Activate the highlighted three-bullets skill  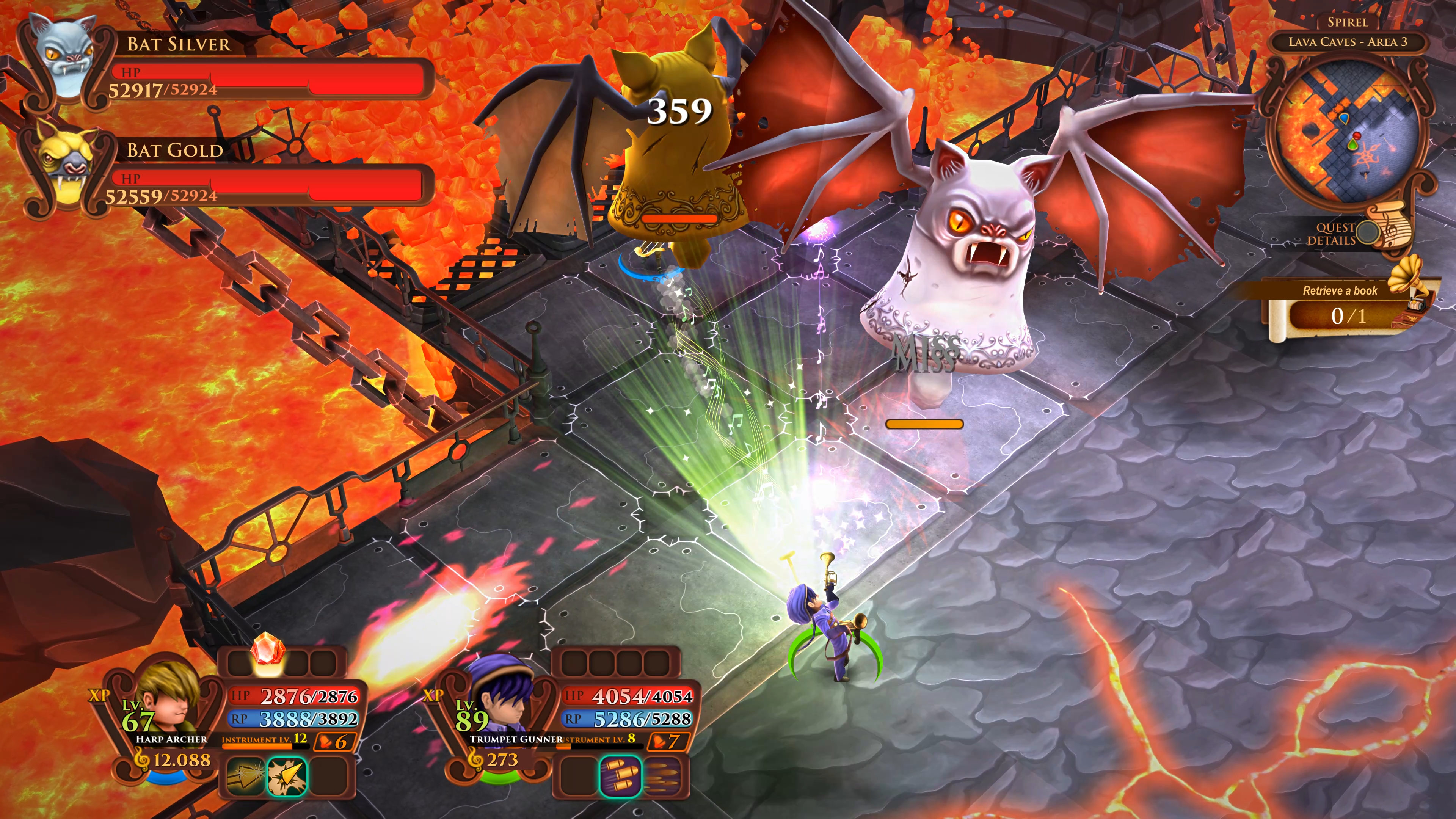coord(620,776)
